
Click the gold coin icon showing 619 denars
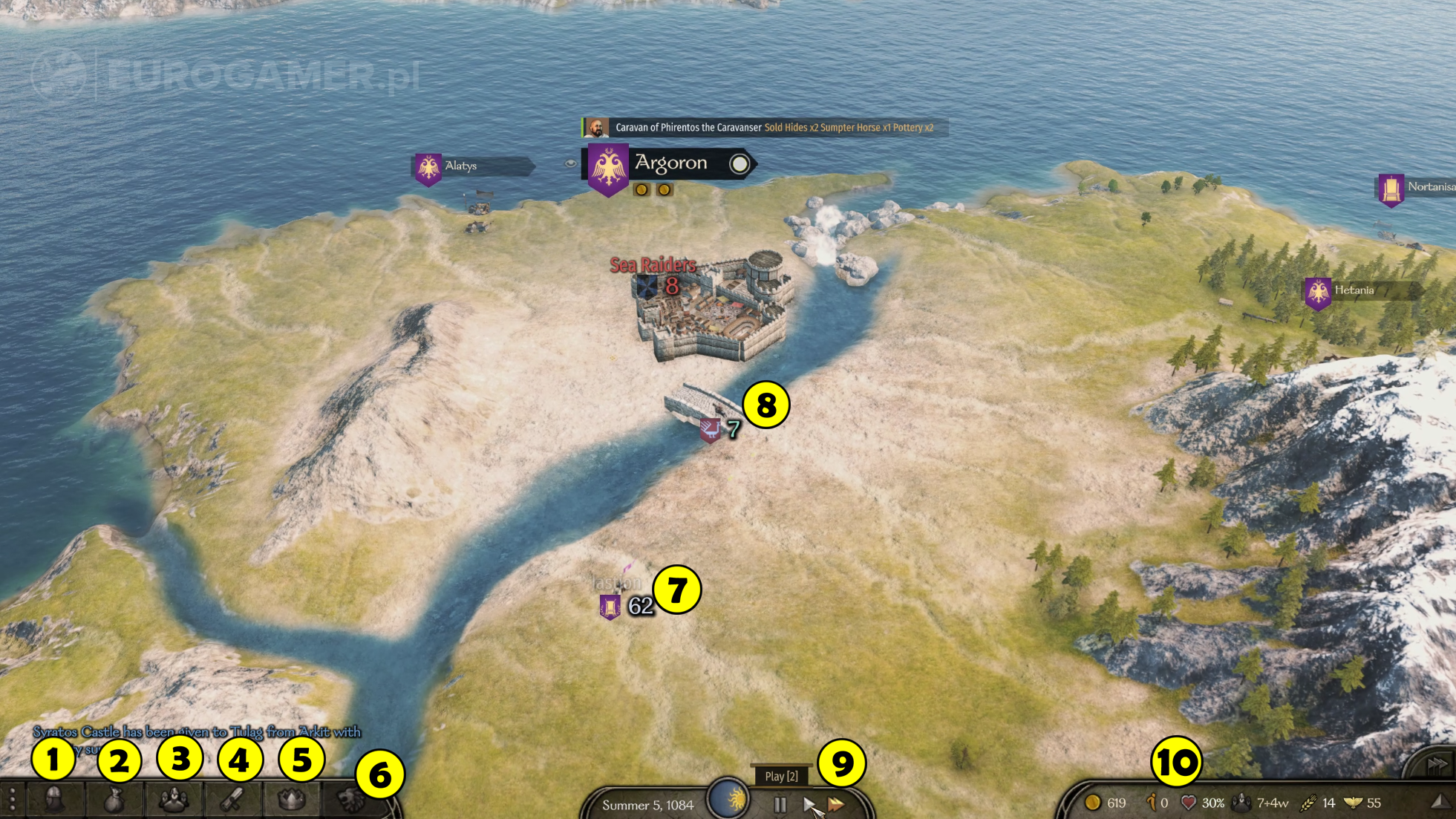1093,803
